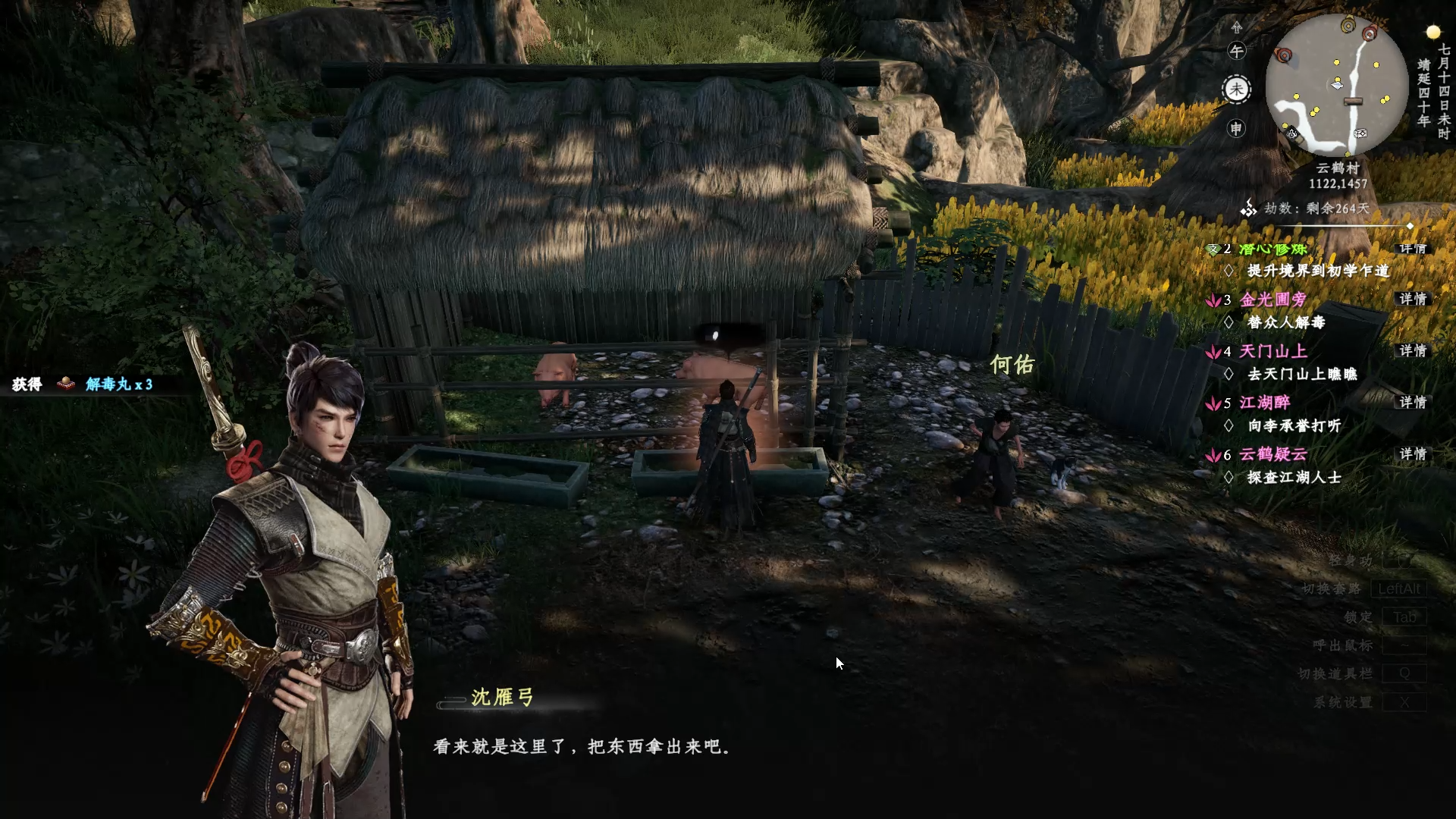
Task: Open 详情 for the 云鹤疑云 quest
Action: (1413, 454)
